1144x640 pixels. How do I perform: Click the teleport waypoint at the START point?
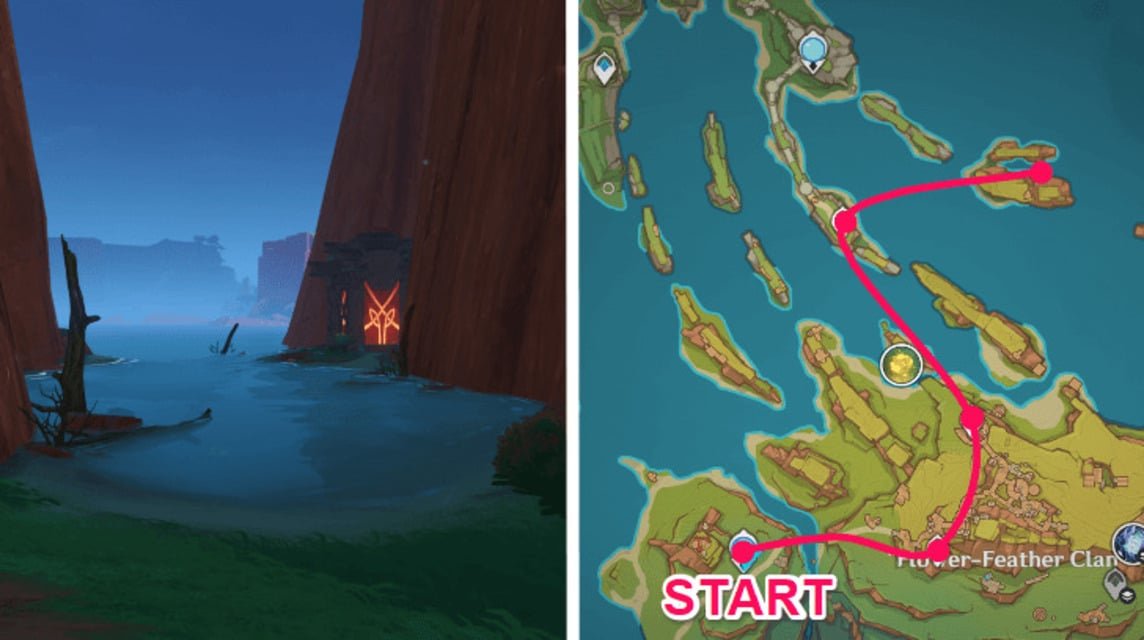[x=743, y=547]
